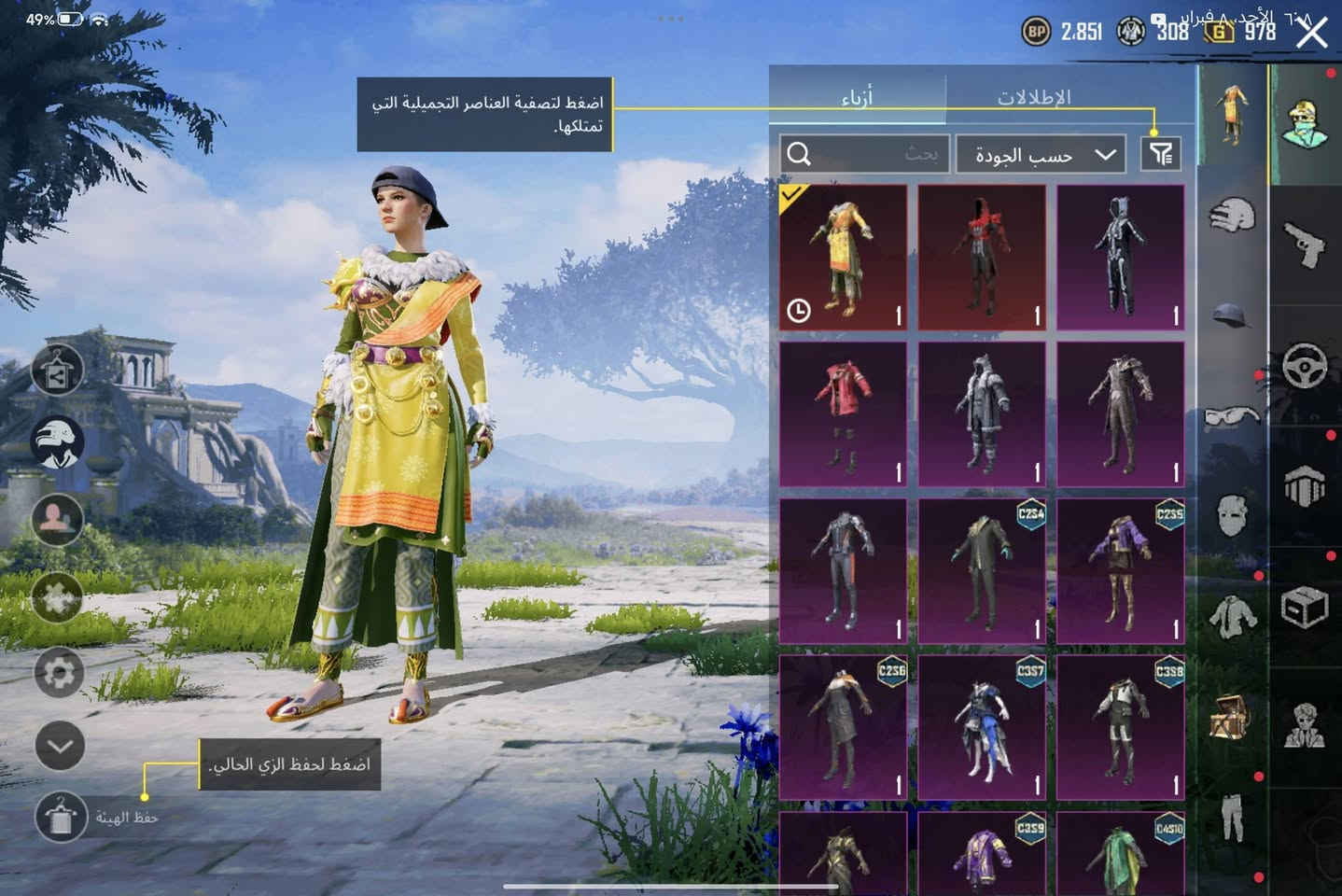Show the weapon skins pistol section
1342x896 pixels.
(x=1305, y=243)
